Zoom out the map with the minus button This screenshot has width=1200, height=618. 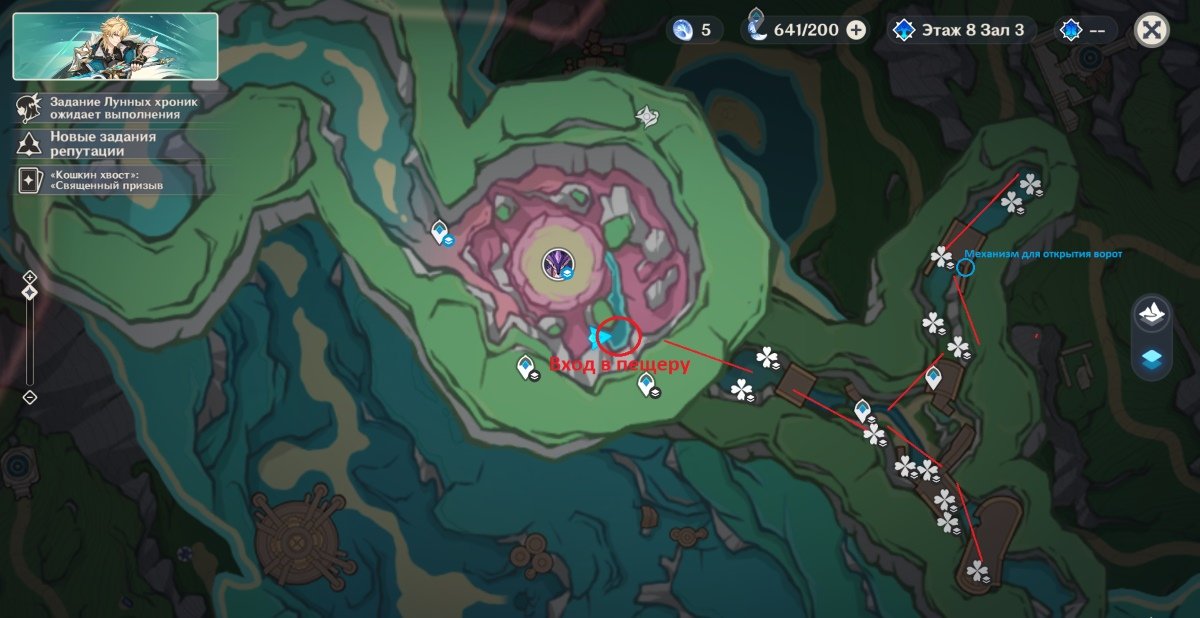[30, 397]
